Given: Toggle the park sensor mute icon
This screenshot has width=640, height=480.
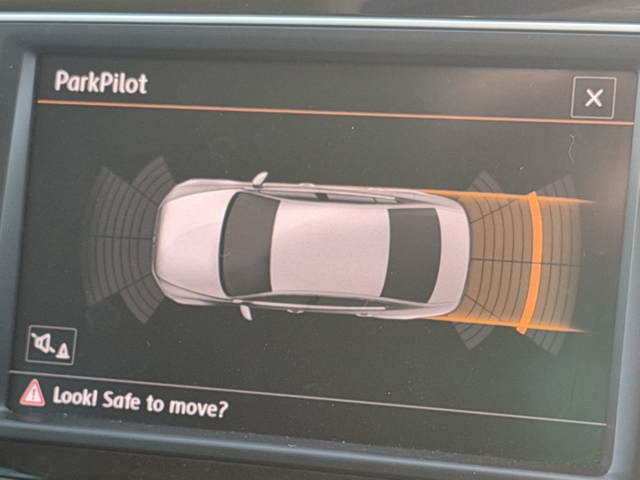Looking at the screenshot, I should [51, 345].
